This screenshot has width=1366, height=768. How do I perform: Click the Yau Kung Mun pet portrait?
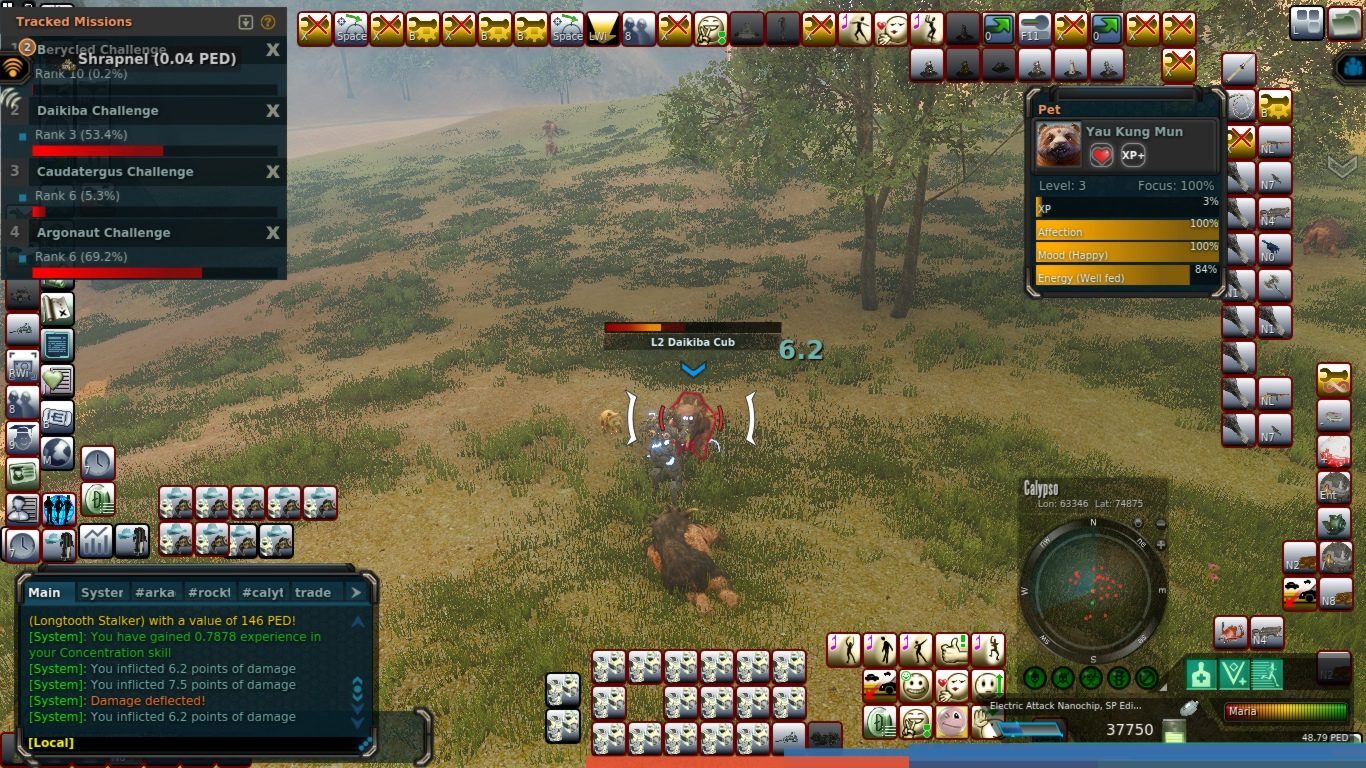(1057, 145)
